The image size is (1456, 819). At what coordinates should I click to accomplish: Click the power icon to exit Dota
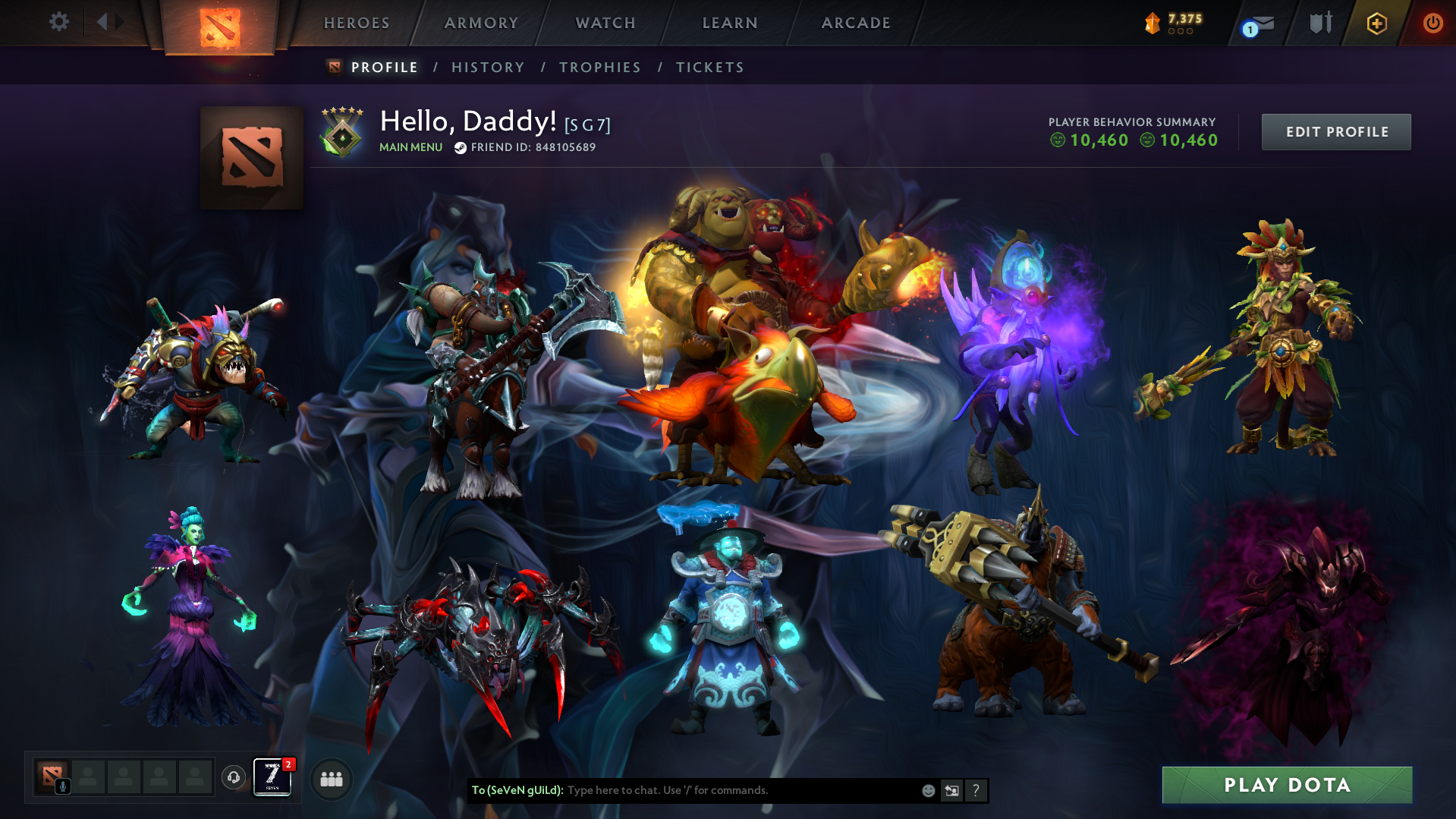click(1432, 23)
